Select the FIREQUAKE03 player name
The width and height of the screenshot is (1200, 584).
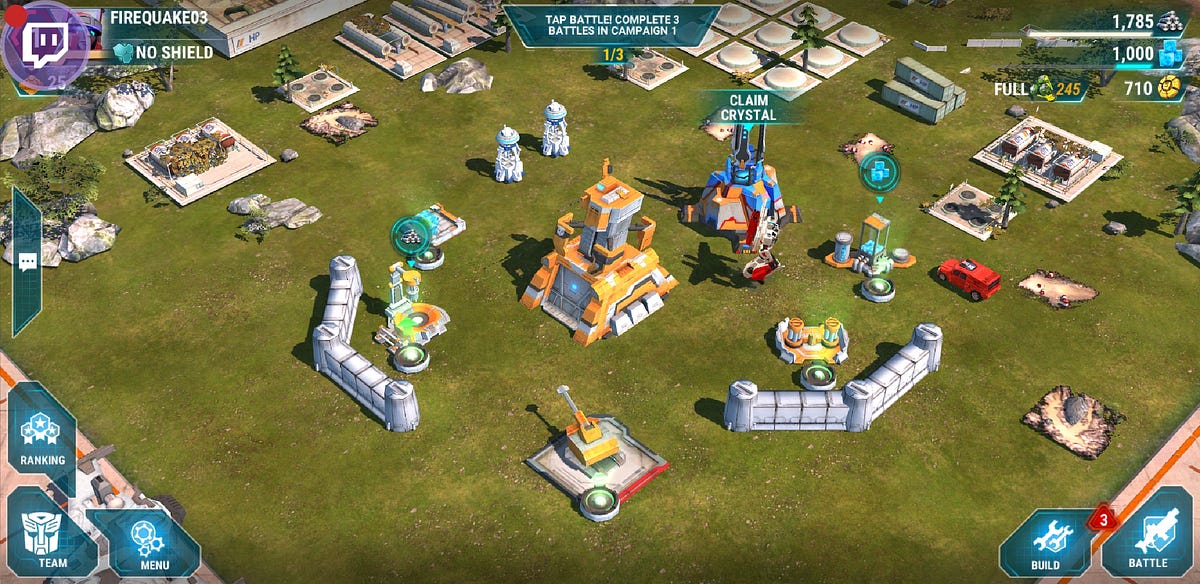tap(157, 19)
